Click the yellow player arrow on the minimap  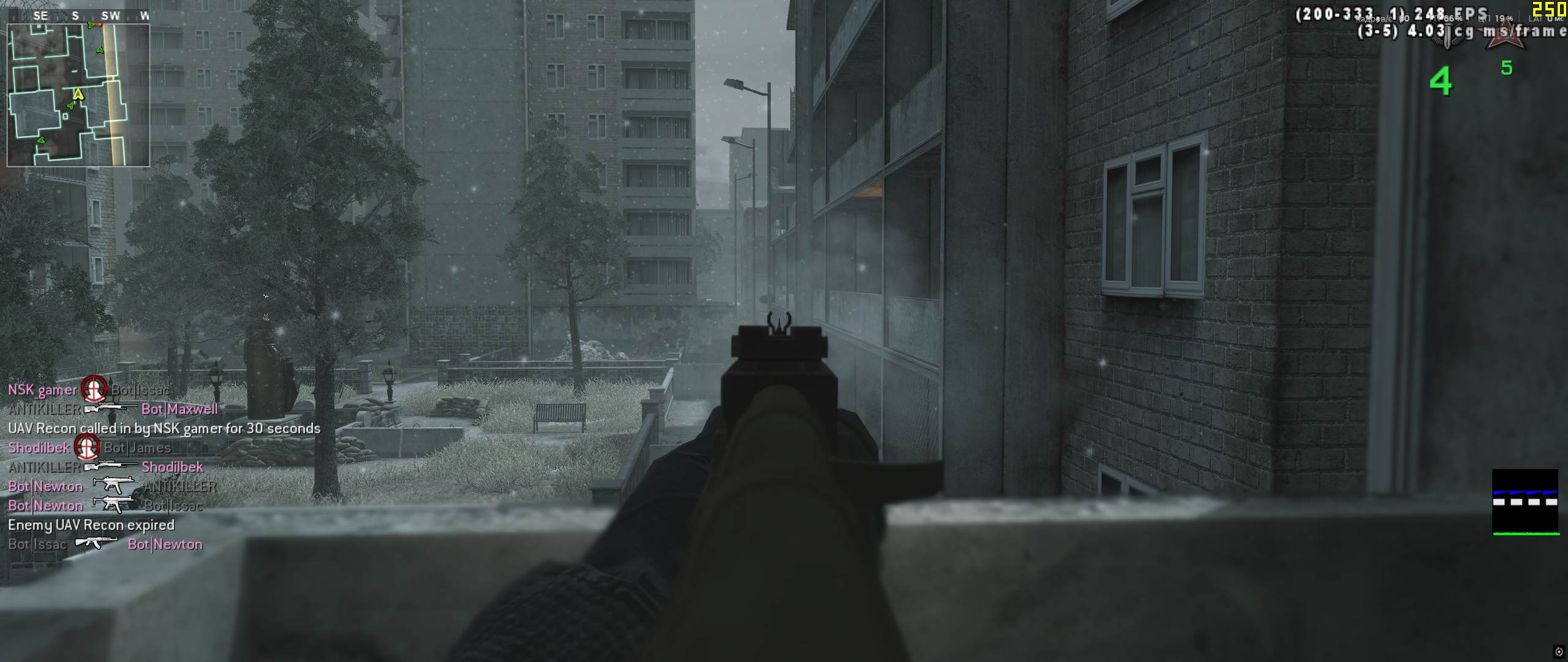(78, 95)
